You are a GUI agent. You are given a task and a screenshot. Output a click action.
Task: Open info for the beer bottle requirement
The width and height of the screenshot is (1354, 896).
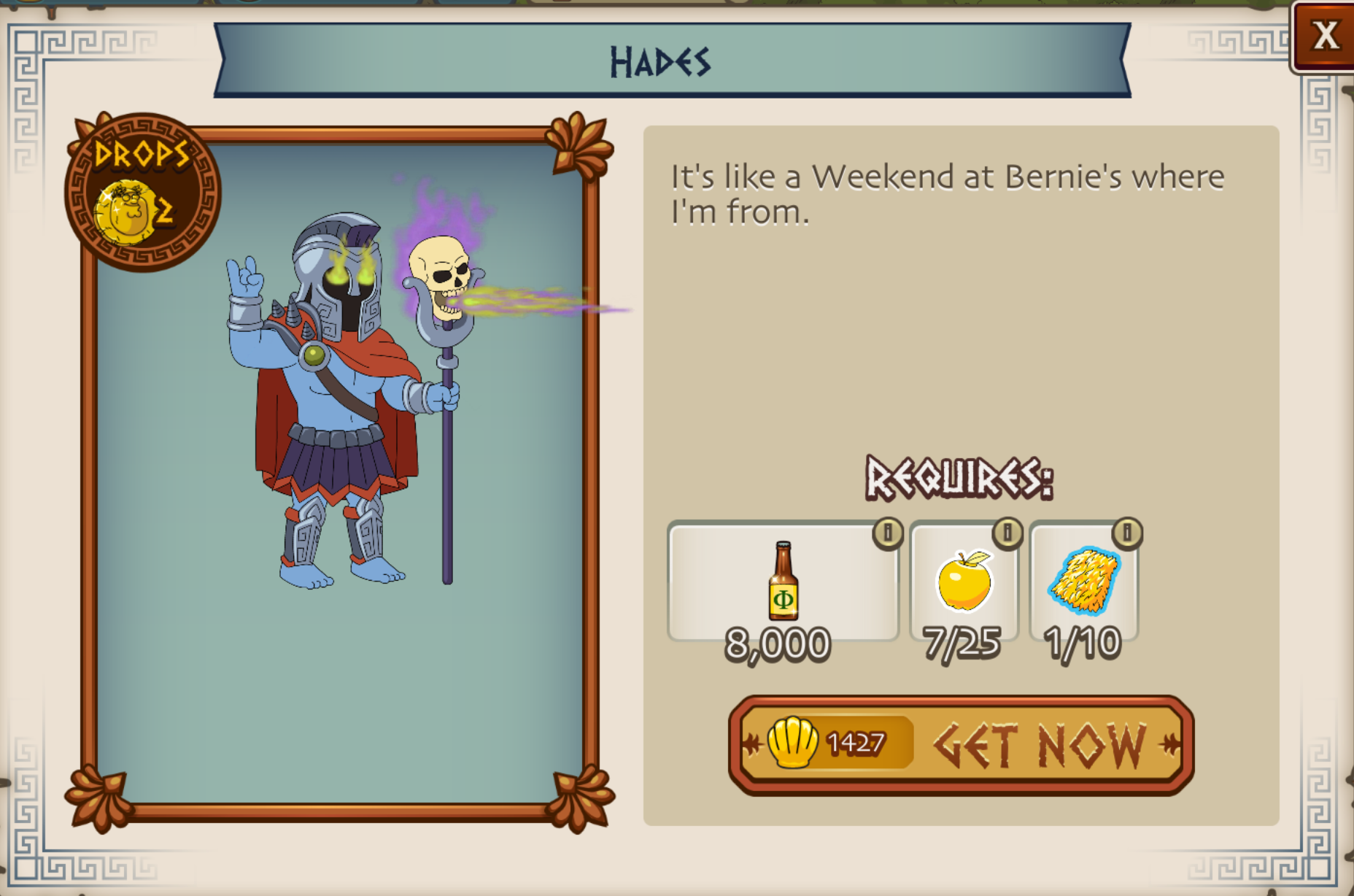888,533
